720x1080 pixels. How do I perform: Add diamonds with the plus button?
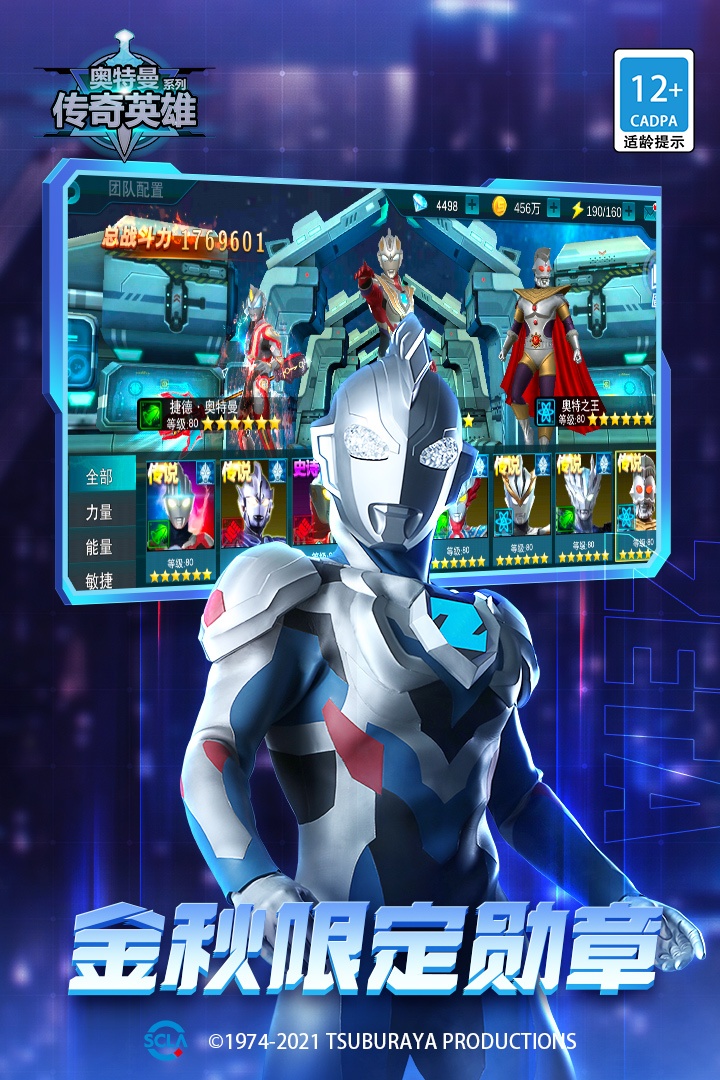(x=472, y=206)
